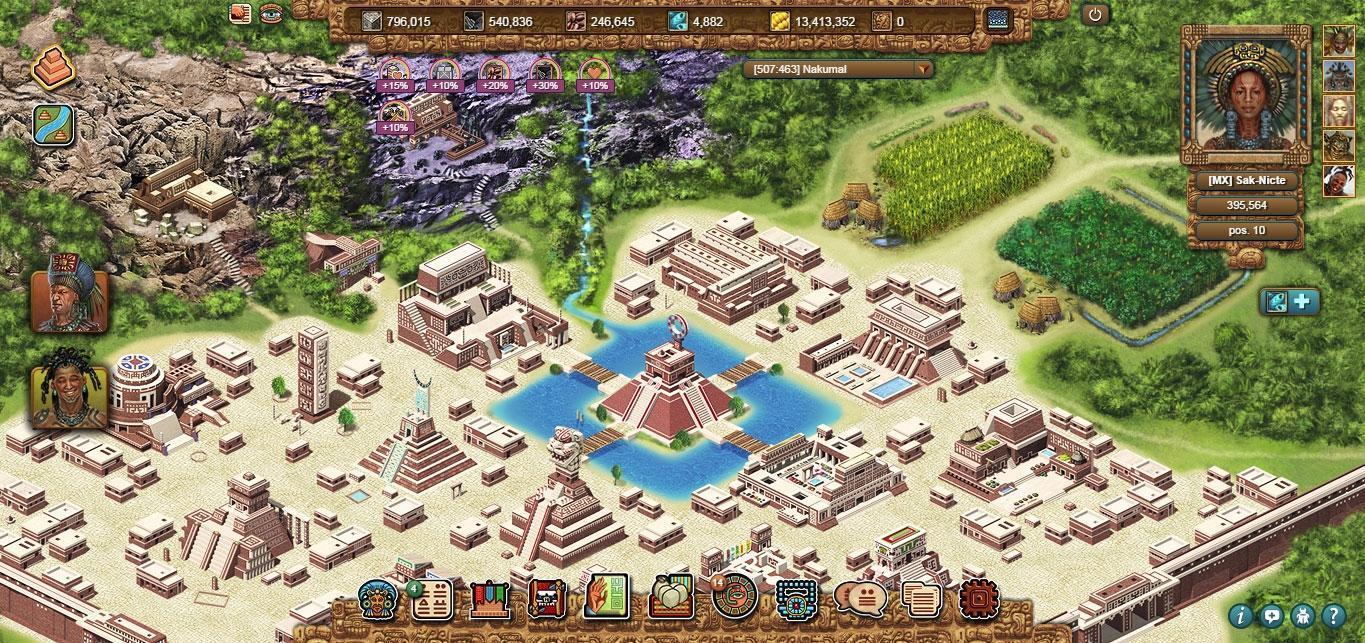Add turquoise with the blue plus button
1365x643 pixels.
[1303, 301]
